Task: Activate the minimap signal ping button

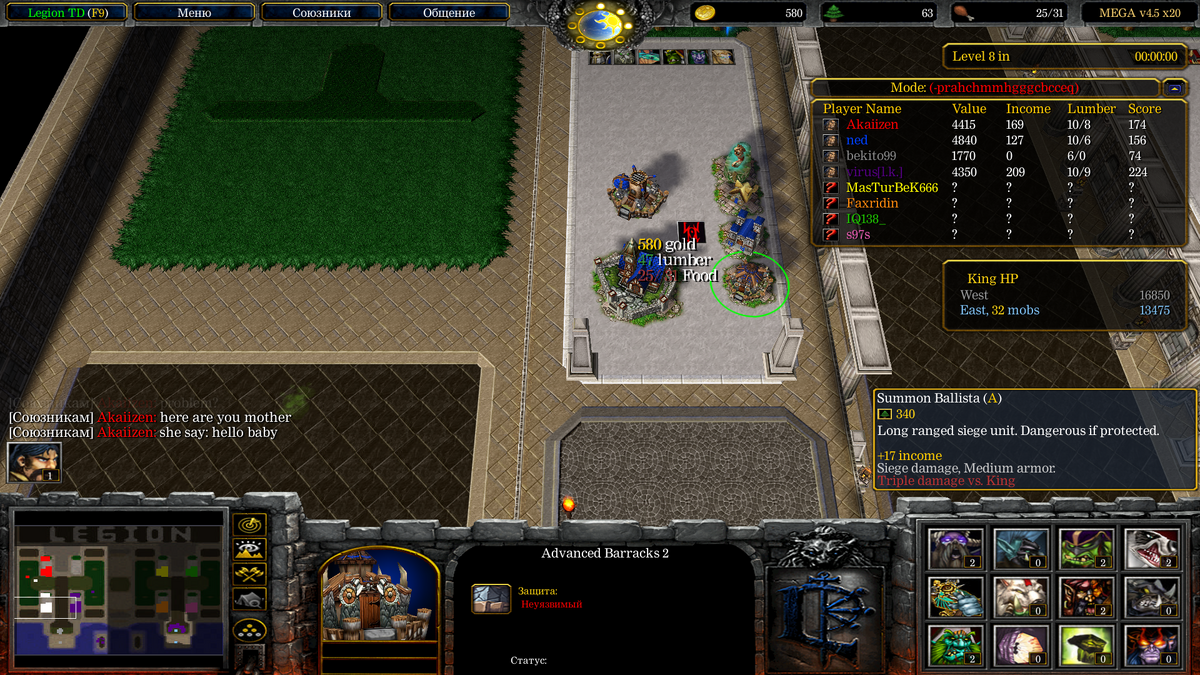Action: click(249, 524)
